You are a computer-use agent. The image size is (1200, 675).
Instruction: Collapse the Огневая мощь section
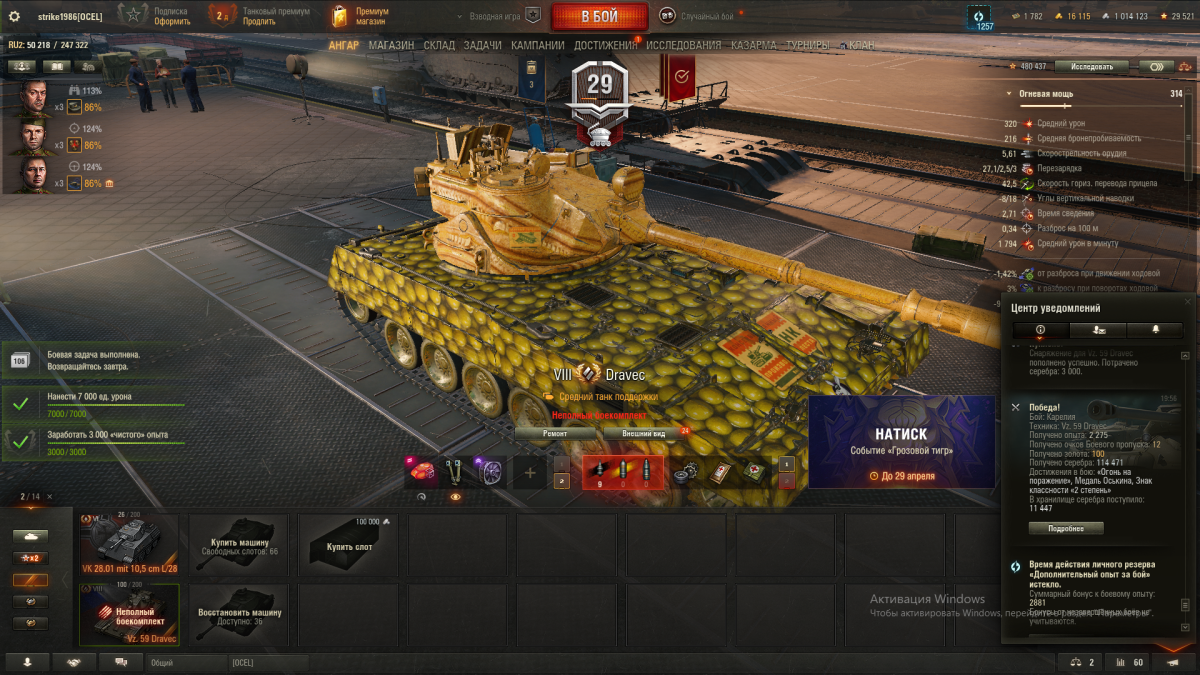click(1009, 94)
